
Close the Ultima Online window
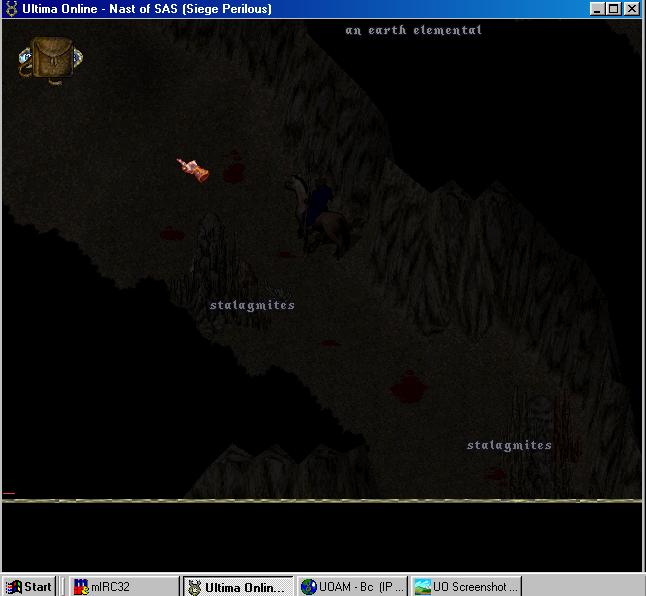pyautogui.click(x=631, y=9)
